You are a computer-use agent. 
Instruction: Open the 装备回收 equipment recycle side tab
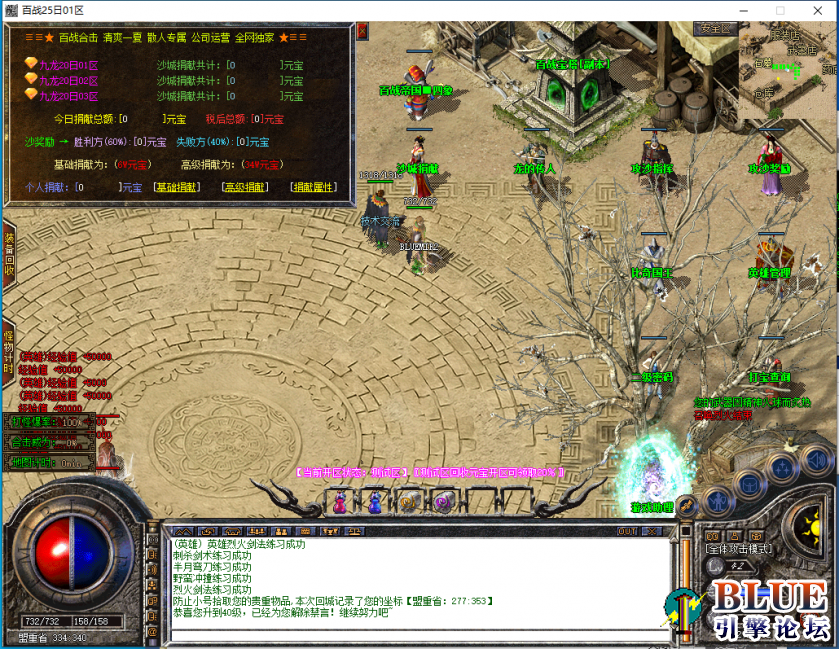[x=9, y=254]
